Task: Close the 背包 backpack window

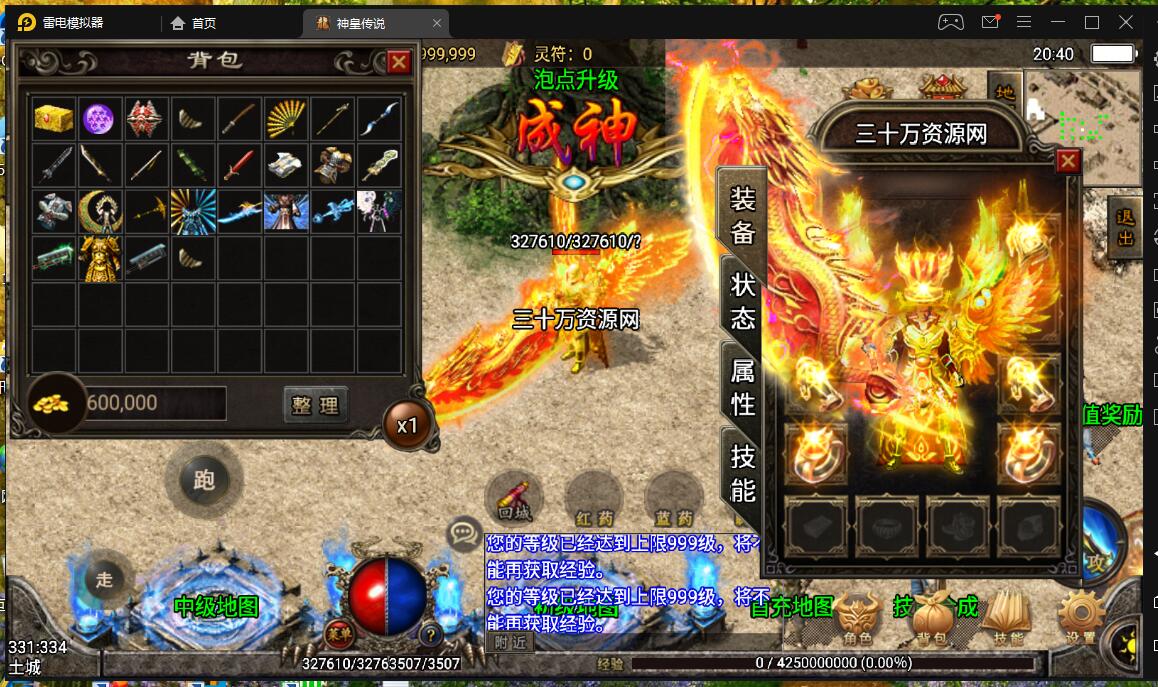Action: (399, 62)
